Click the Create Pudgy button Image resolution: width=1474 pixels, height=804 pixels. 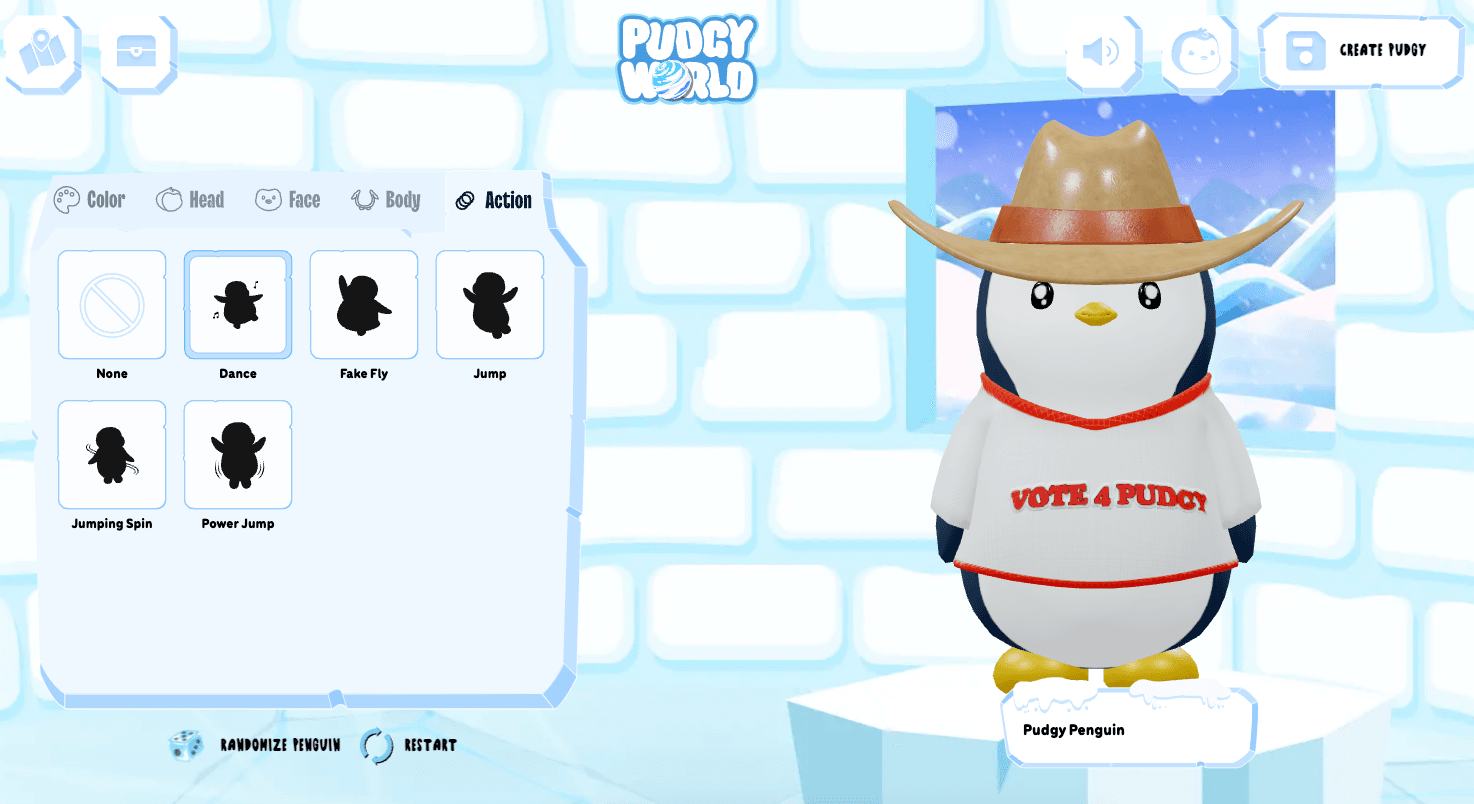click(1361, 52)
